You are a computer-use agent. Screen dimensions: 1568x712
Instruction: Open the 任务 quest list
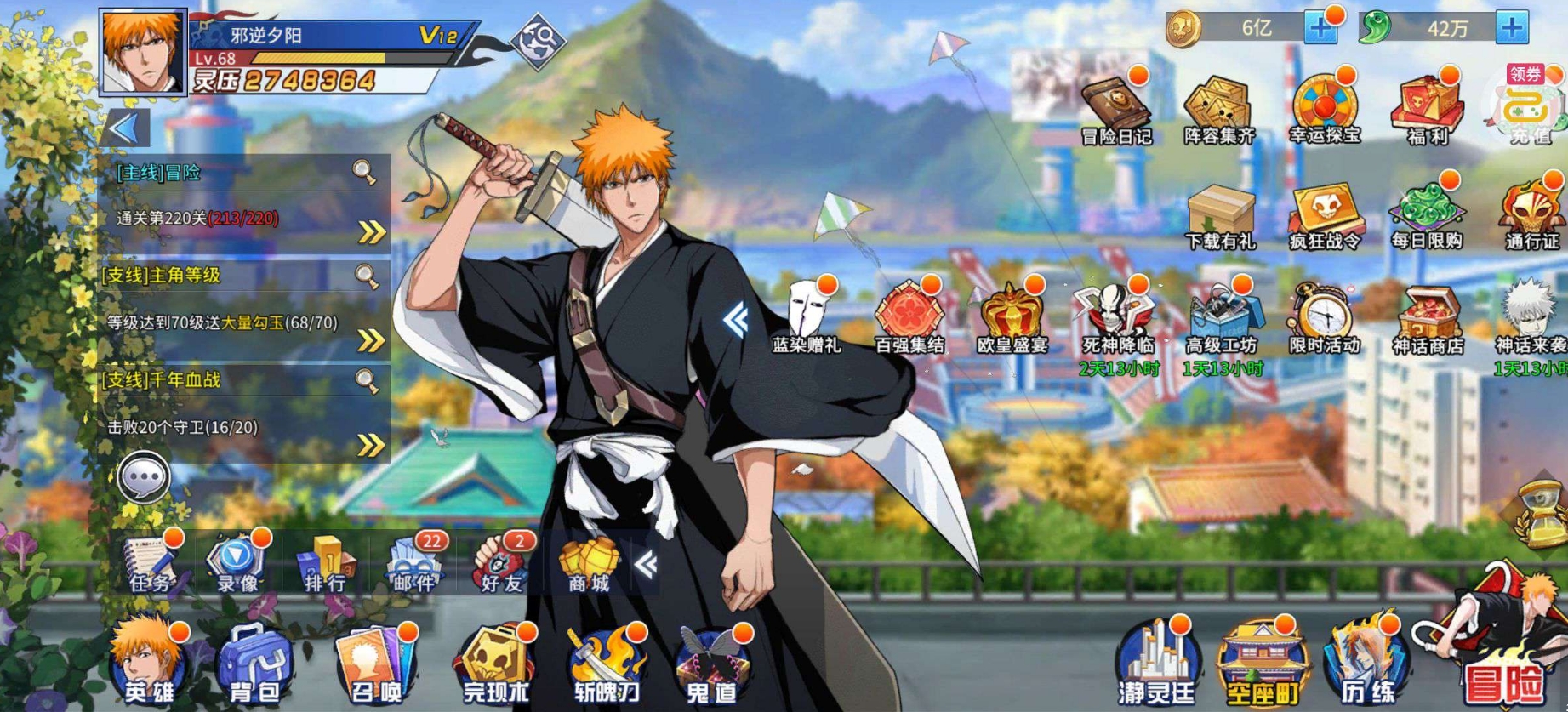click(151, 563)
